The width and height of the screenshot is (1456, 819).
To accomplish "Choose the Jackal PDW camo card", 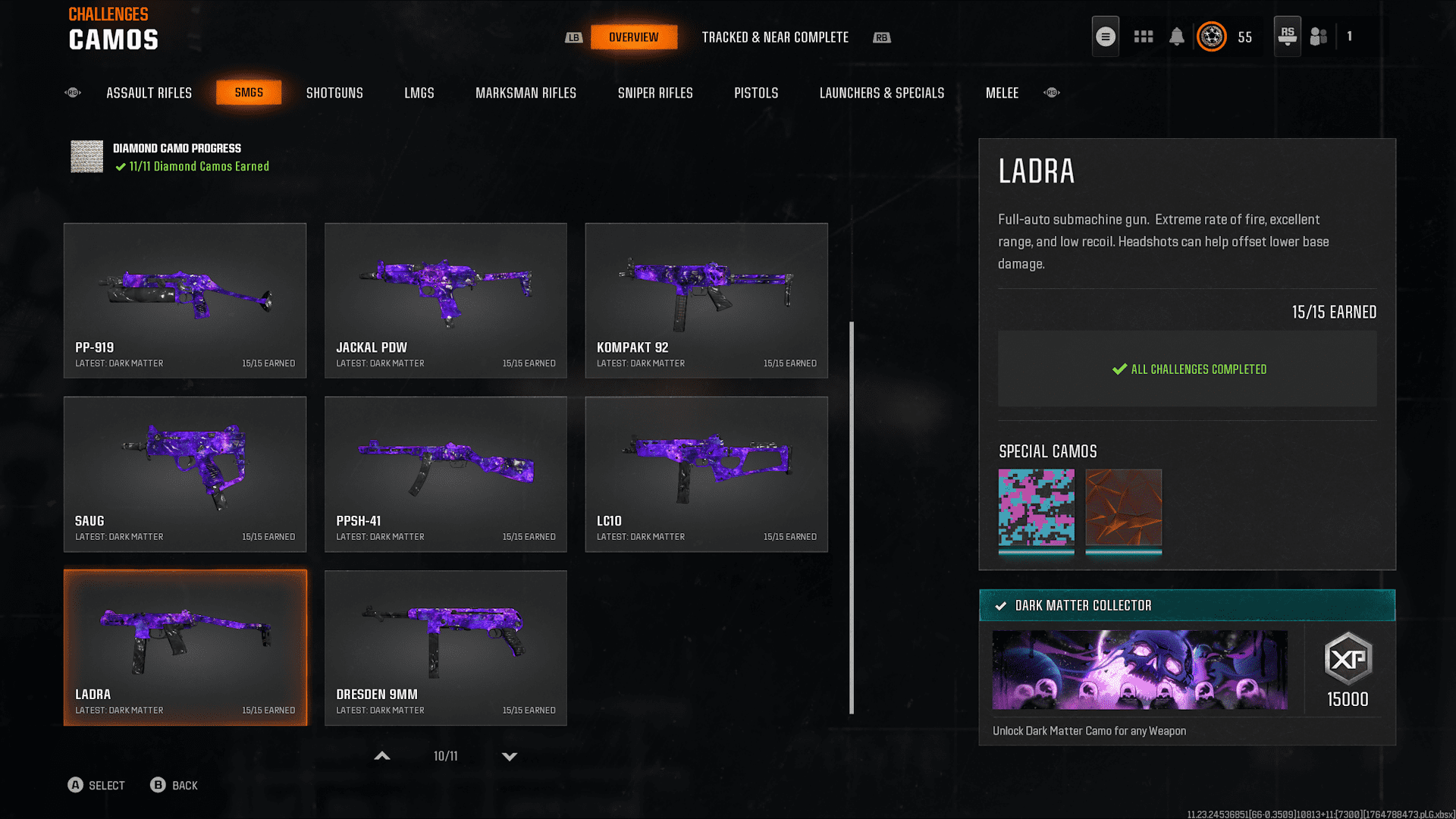I will click(x=446, y=300).
